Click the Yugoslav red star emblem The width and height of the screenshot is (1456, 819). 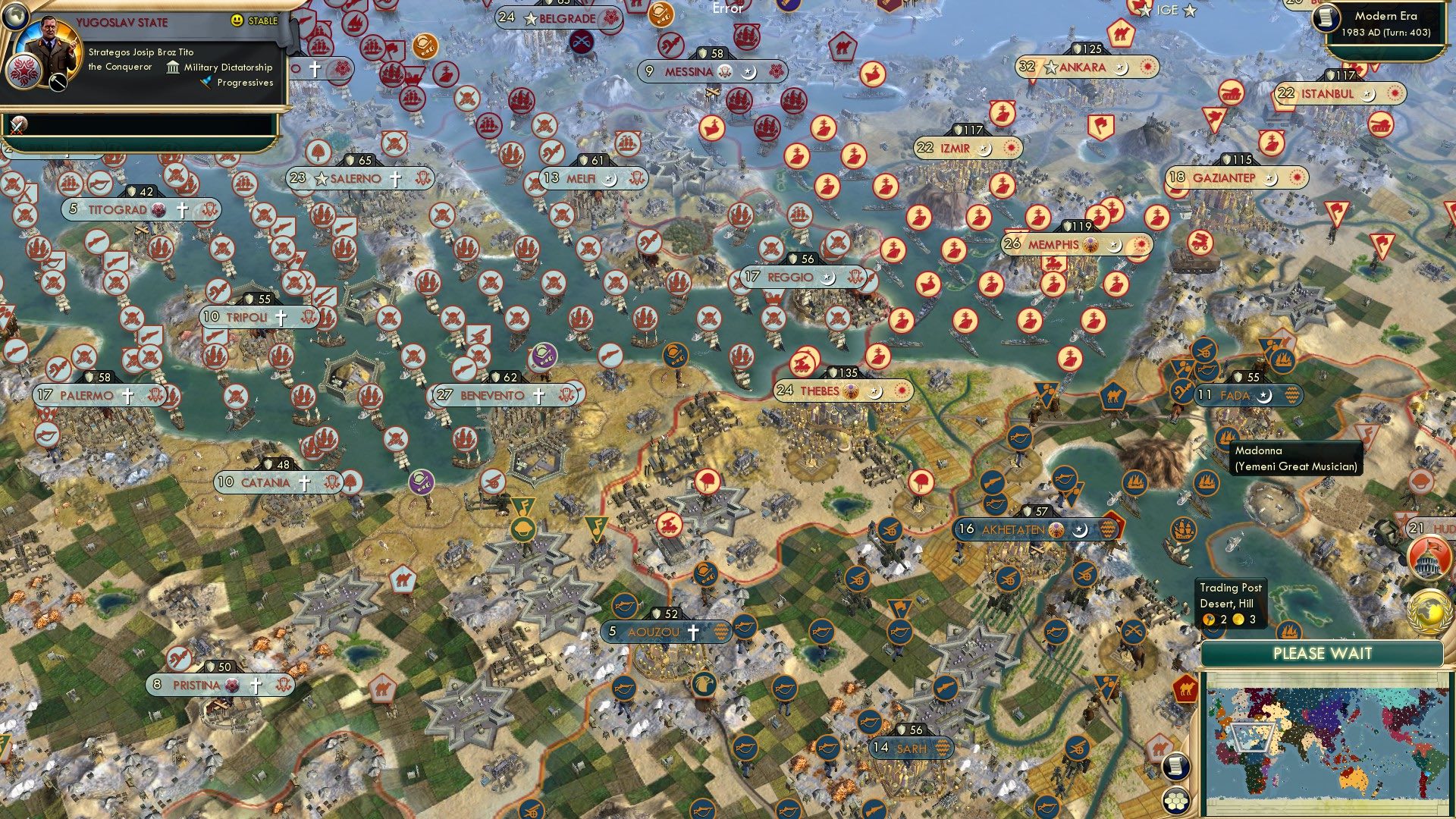(24, 73)
